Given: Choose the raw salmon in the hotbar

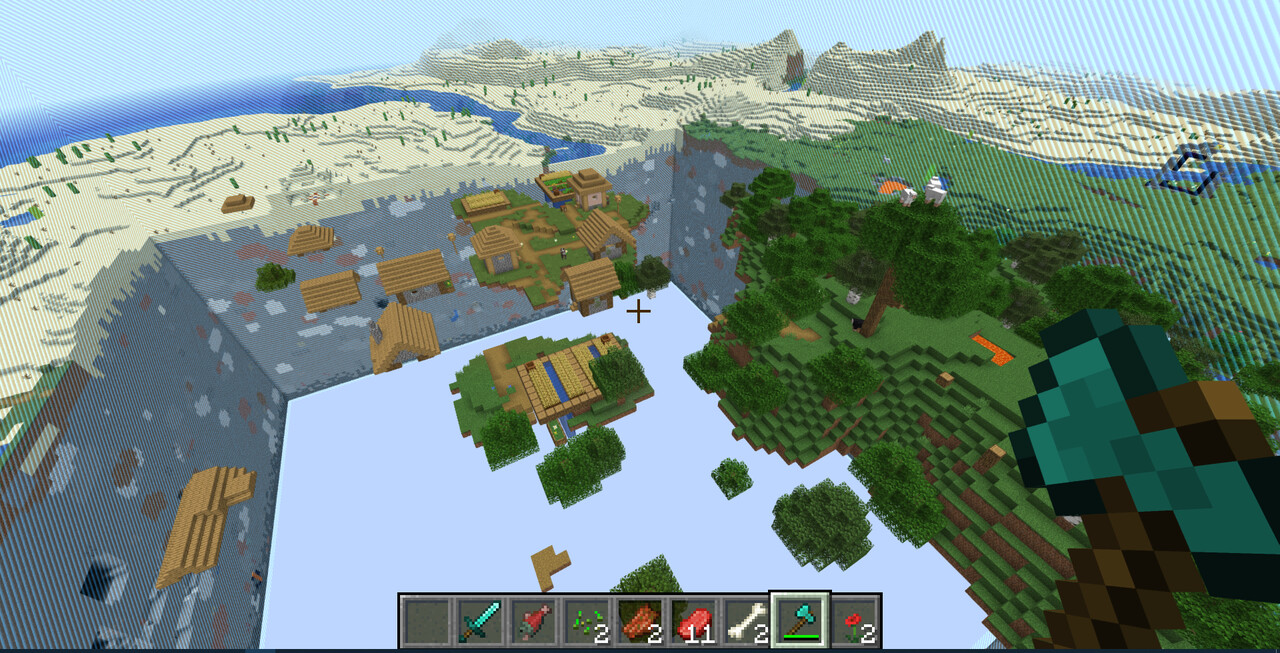Looking at the screenshot, I should tap(533, 621).
